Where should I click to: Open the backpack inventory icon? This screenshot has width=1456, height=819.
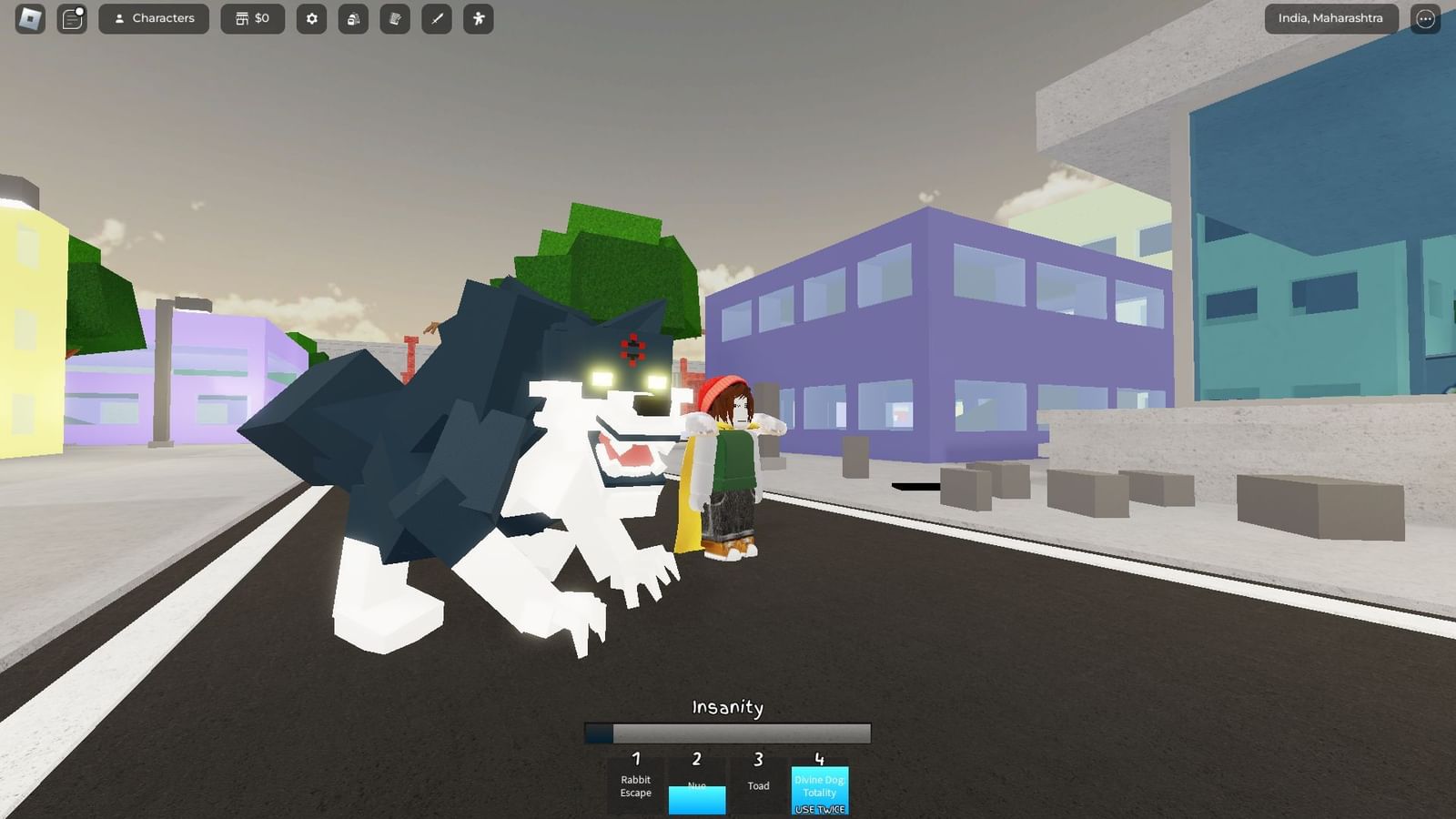pyautogui.click(x=353, y=18)
